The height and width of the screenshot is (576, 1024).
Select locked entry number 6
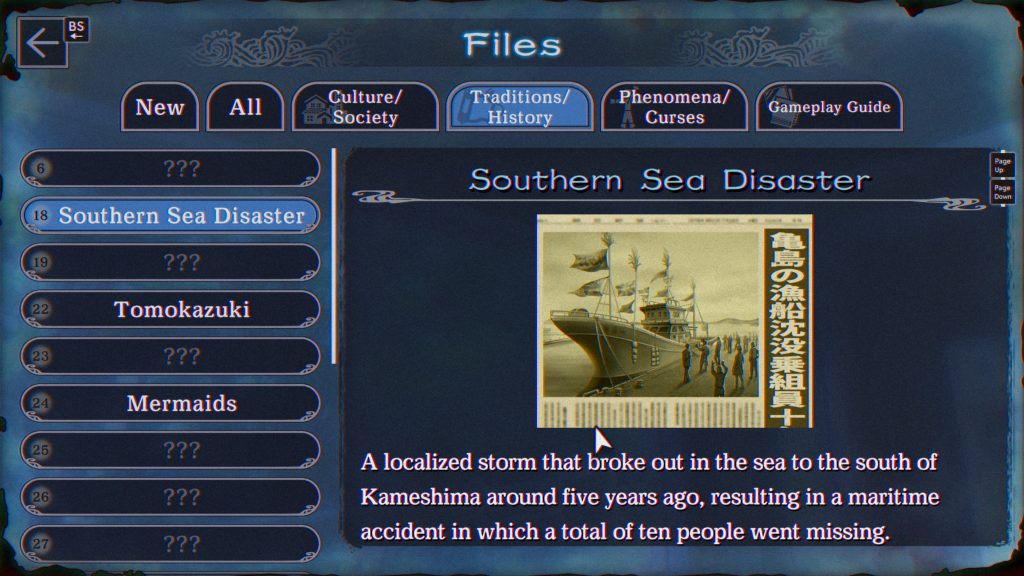170,169
